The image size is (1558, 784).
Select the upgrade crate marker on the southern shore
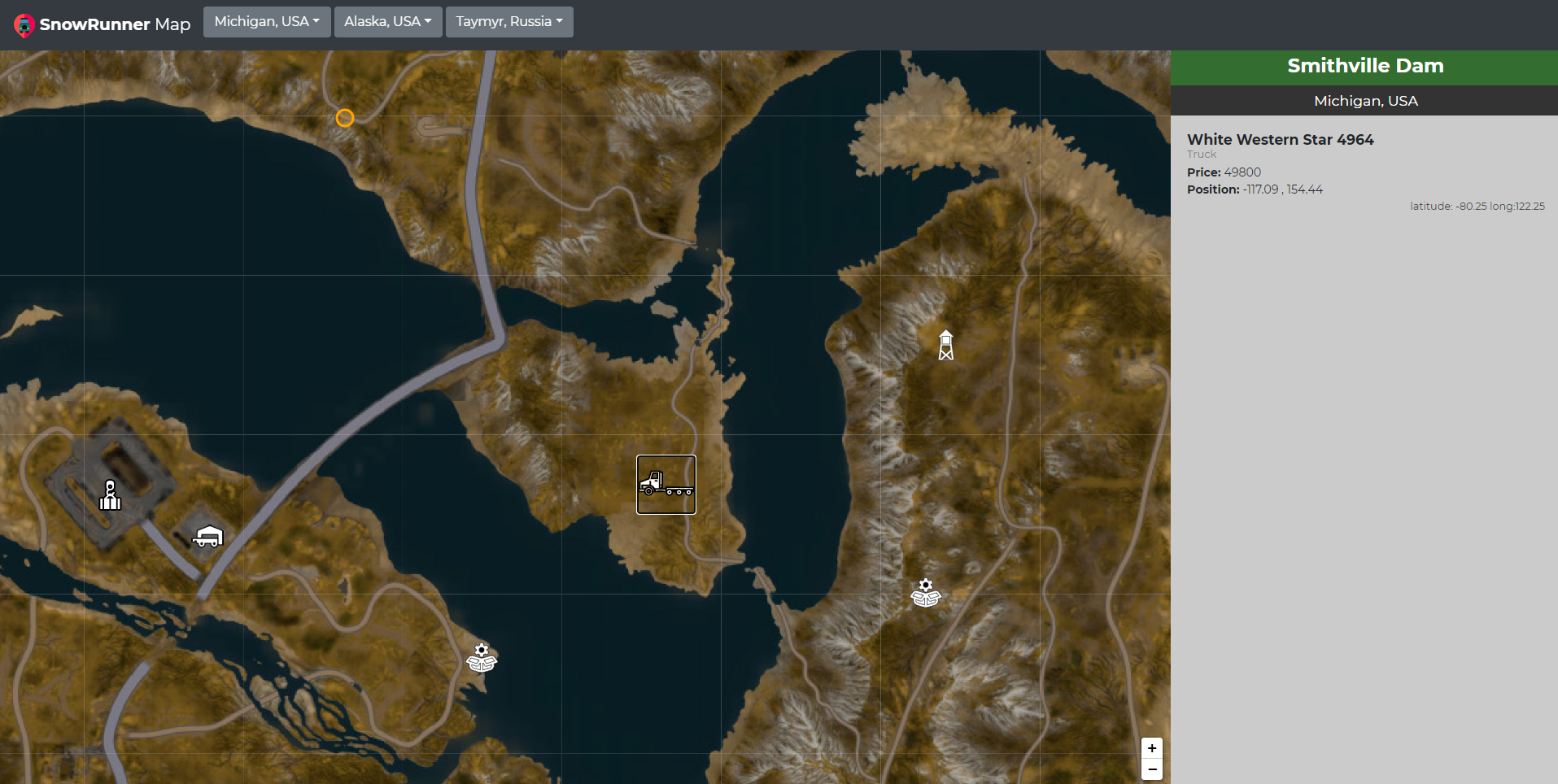tap(481, 658)
